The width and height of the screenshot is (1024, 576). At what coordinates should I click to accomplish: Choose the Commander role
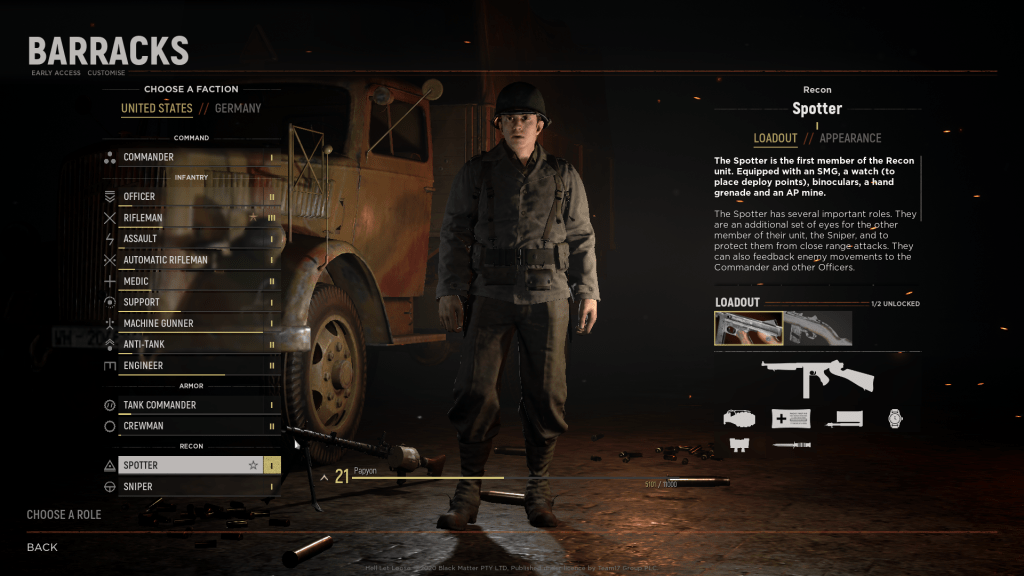coord(190,157)
